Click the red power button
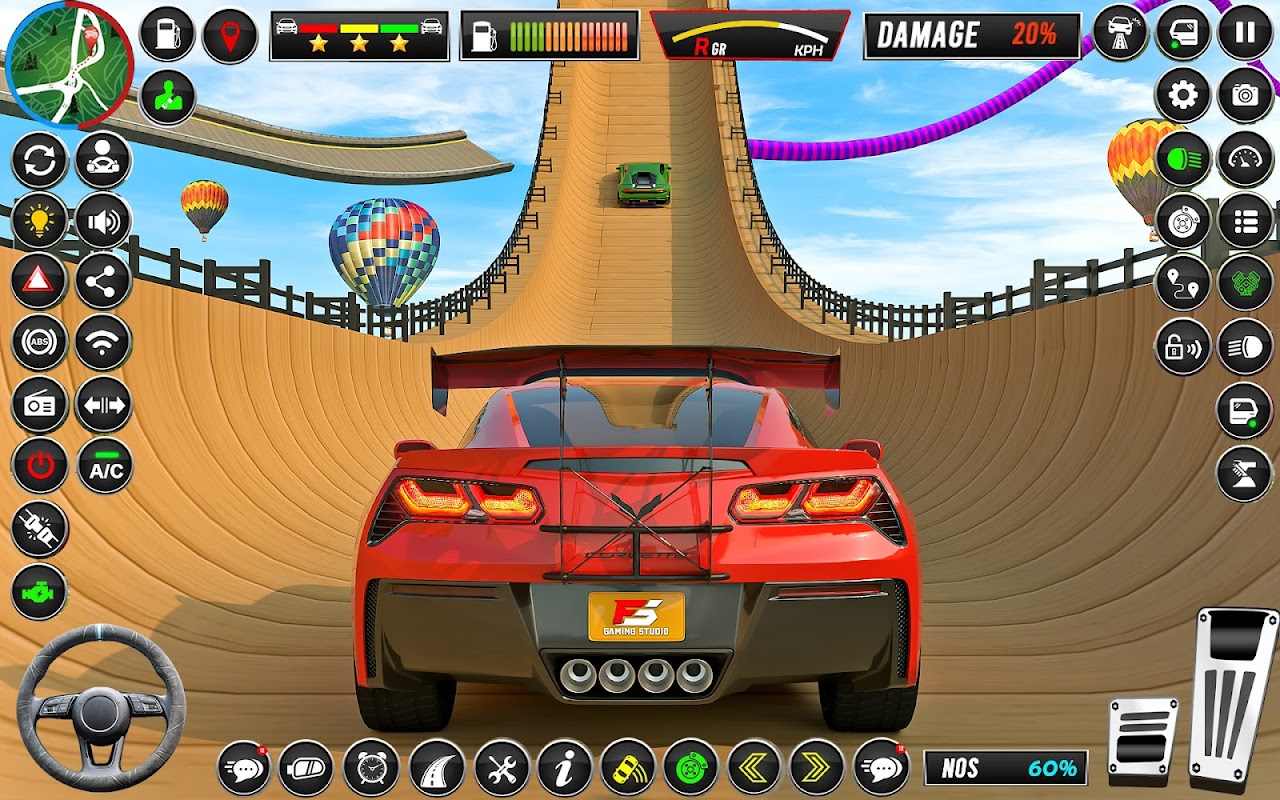 click(40, 466)
